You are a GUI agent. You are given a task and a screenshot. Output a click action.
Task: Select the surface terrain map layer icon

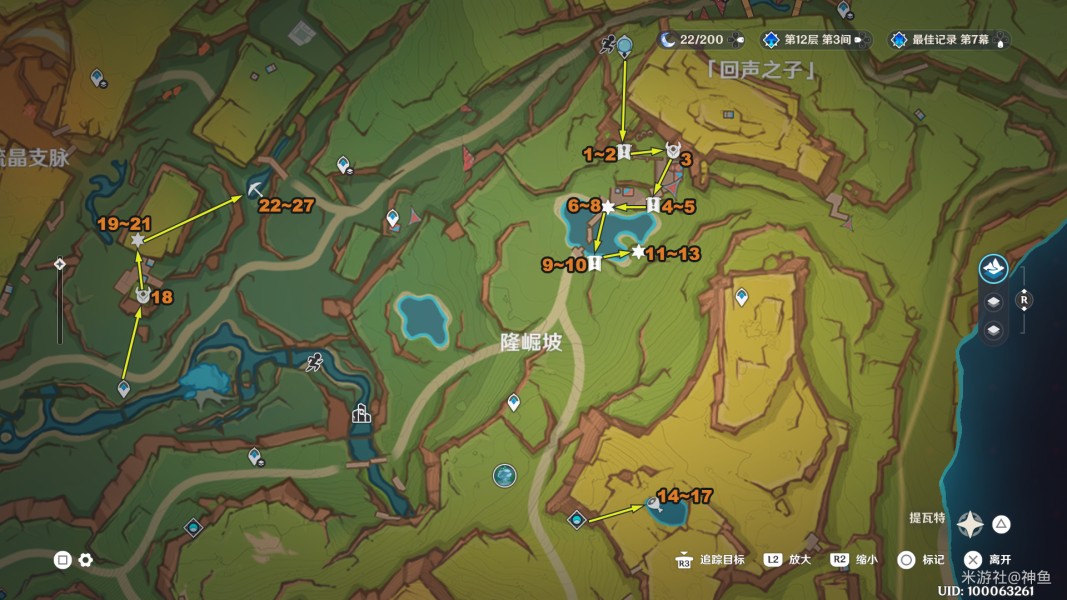[993, 268]
